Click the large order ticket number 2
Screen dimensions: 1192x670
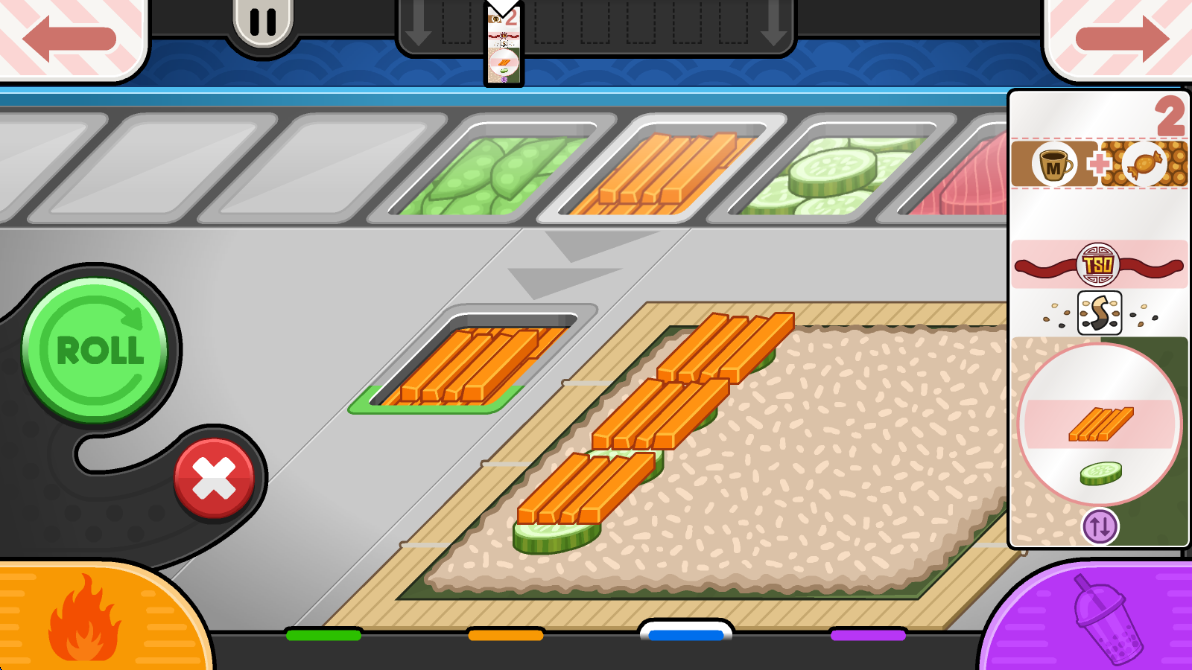click(x=1169, y=117)
